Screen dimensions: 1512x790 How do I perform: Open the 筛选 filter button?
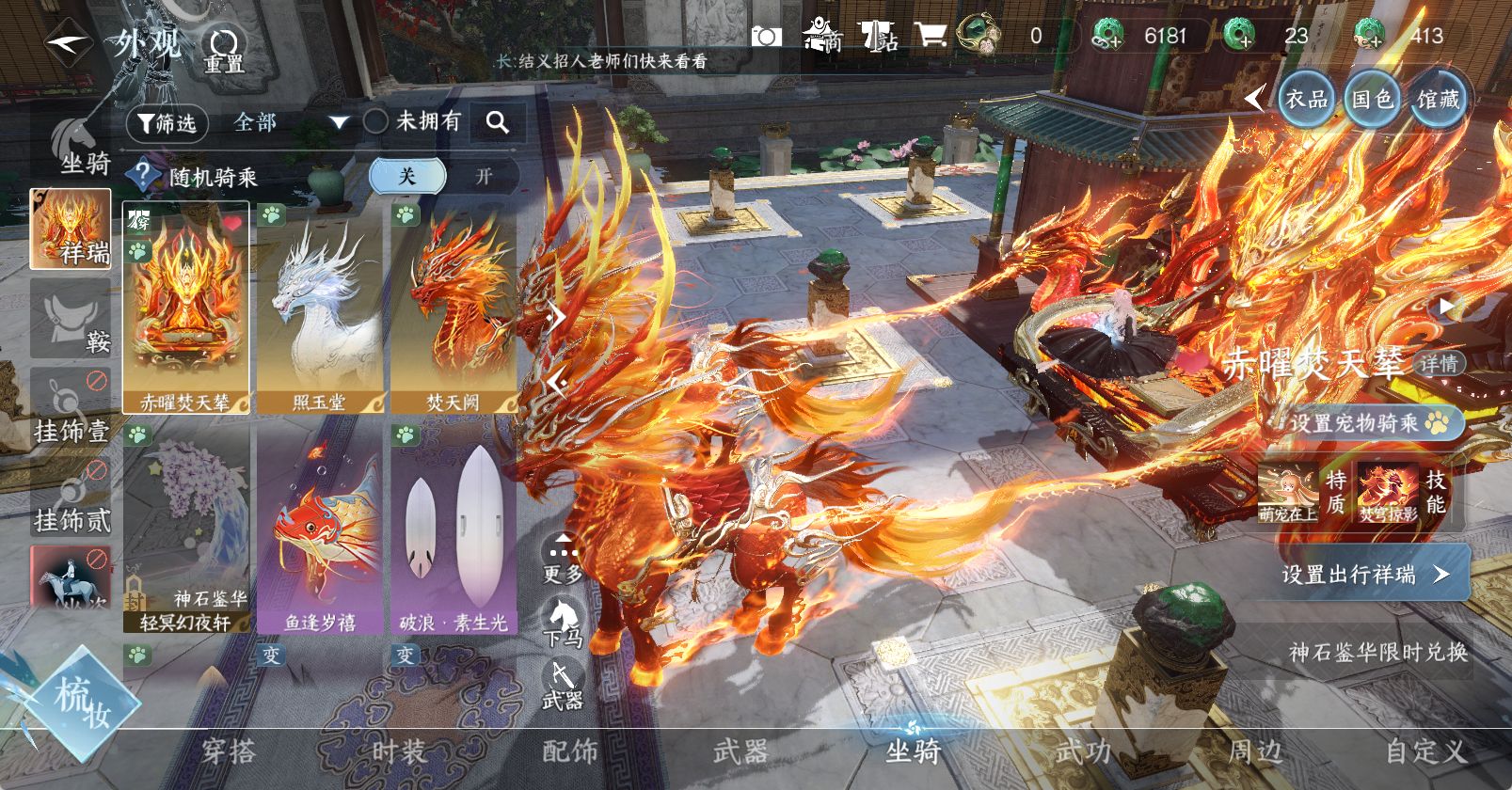(167, 123)
